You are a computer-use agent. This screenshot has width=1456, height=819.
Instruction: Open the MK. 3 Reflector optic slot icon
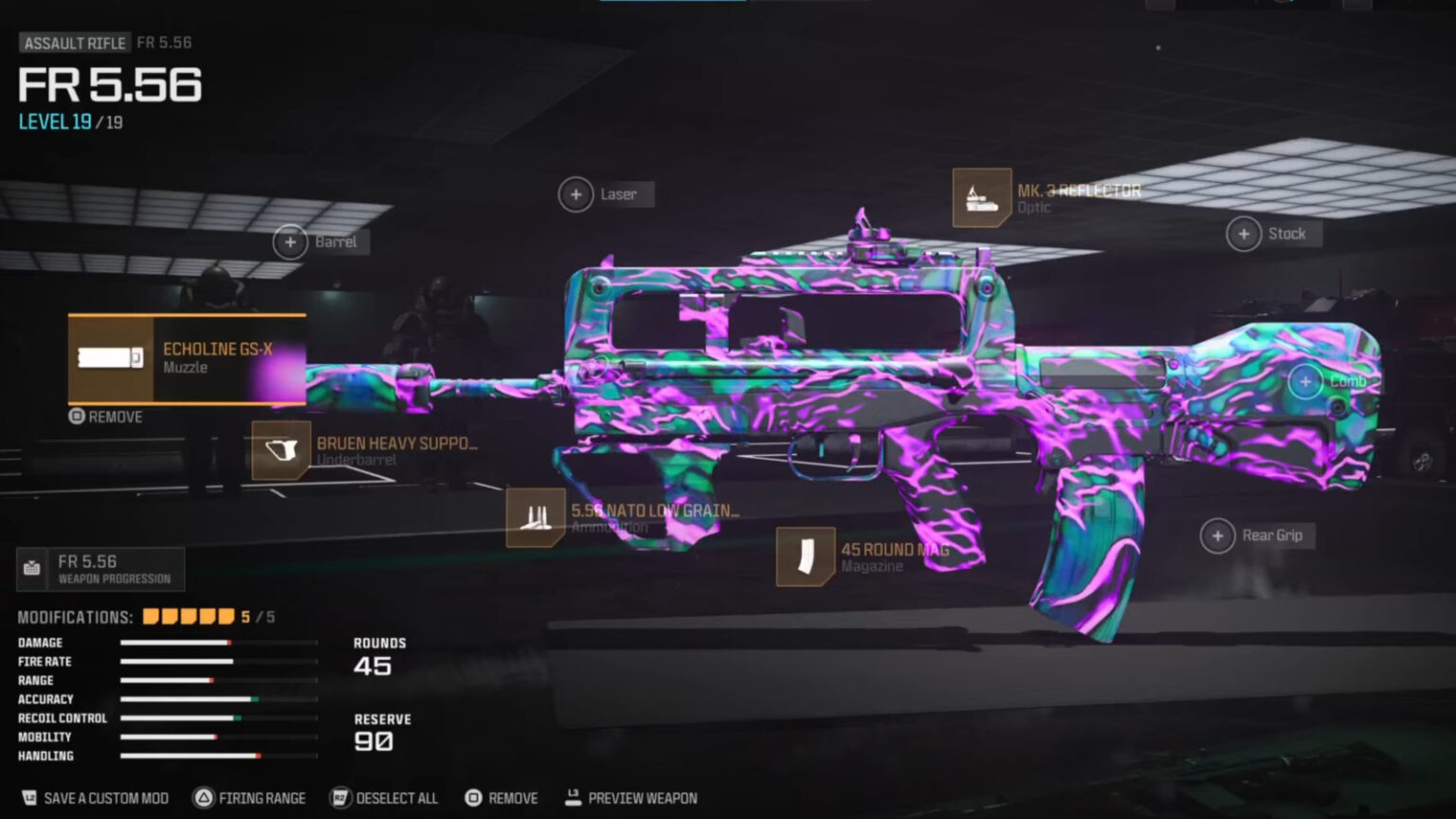click(x=982, y=197)
